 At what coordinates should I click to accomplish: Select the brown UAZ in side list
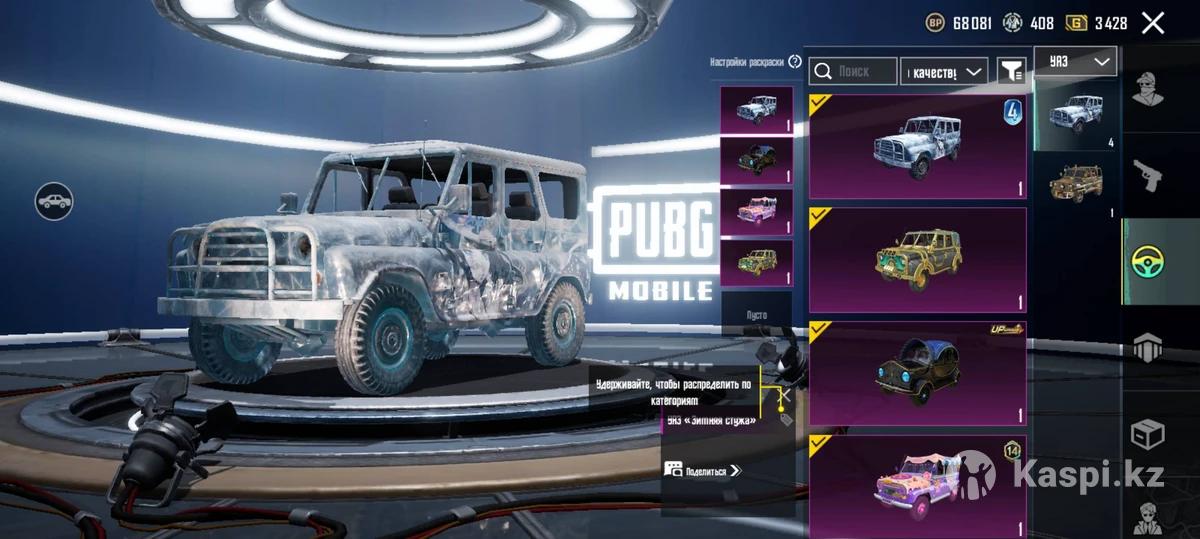coord(1076,184)
